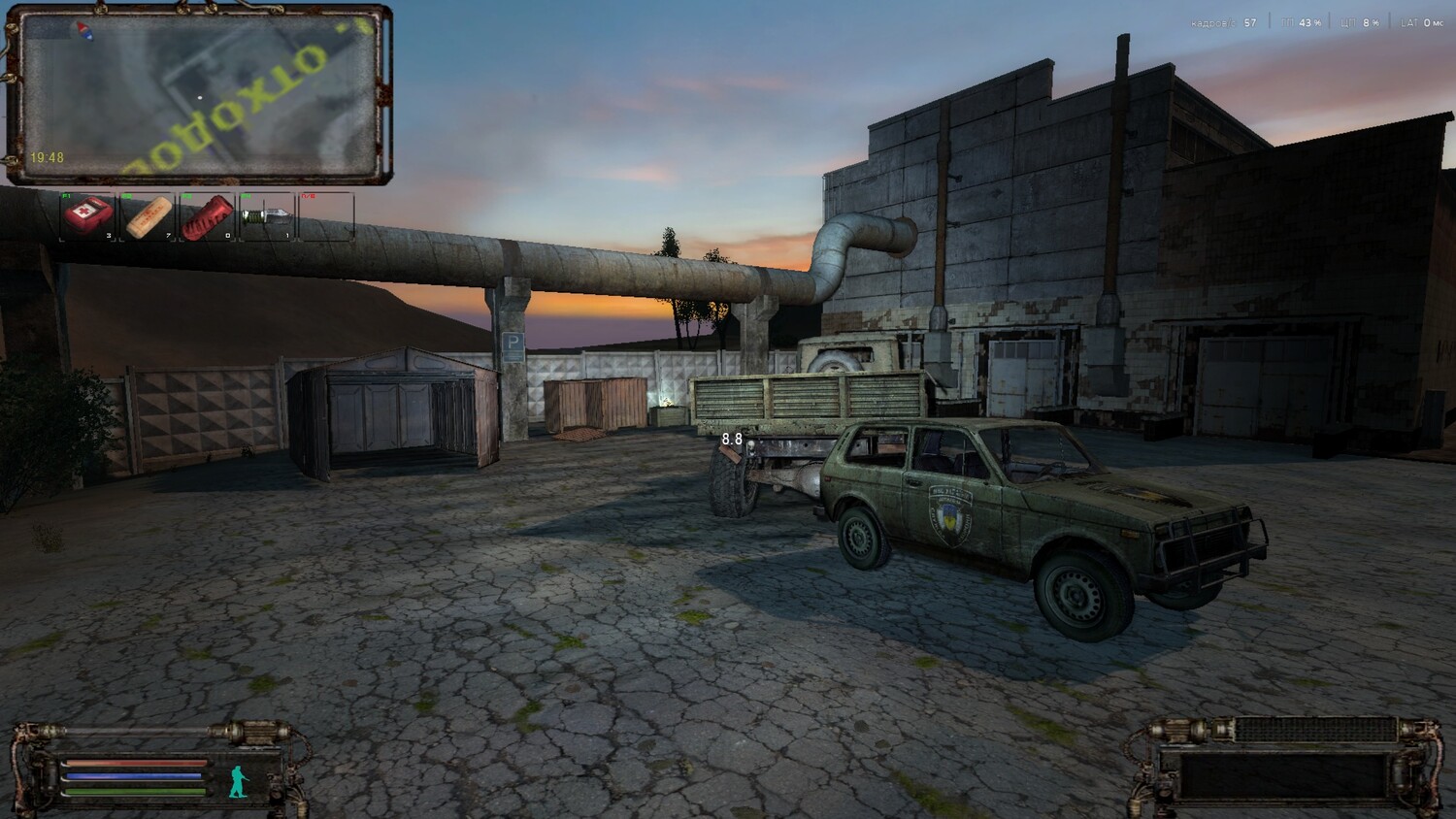
Task: Select the red canister quick slot
Action: pos(209,216)
